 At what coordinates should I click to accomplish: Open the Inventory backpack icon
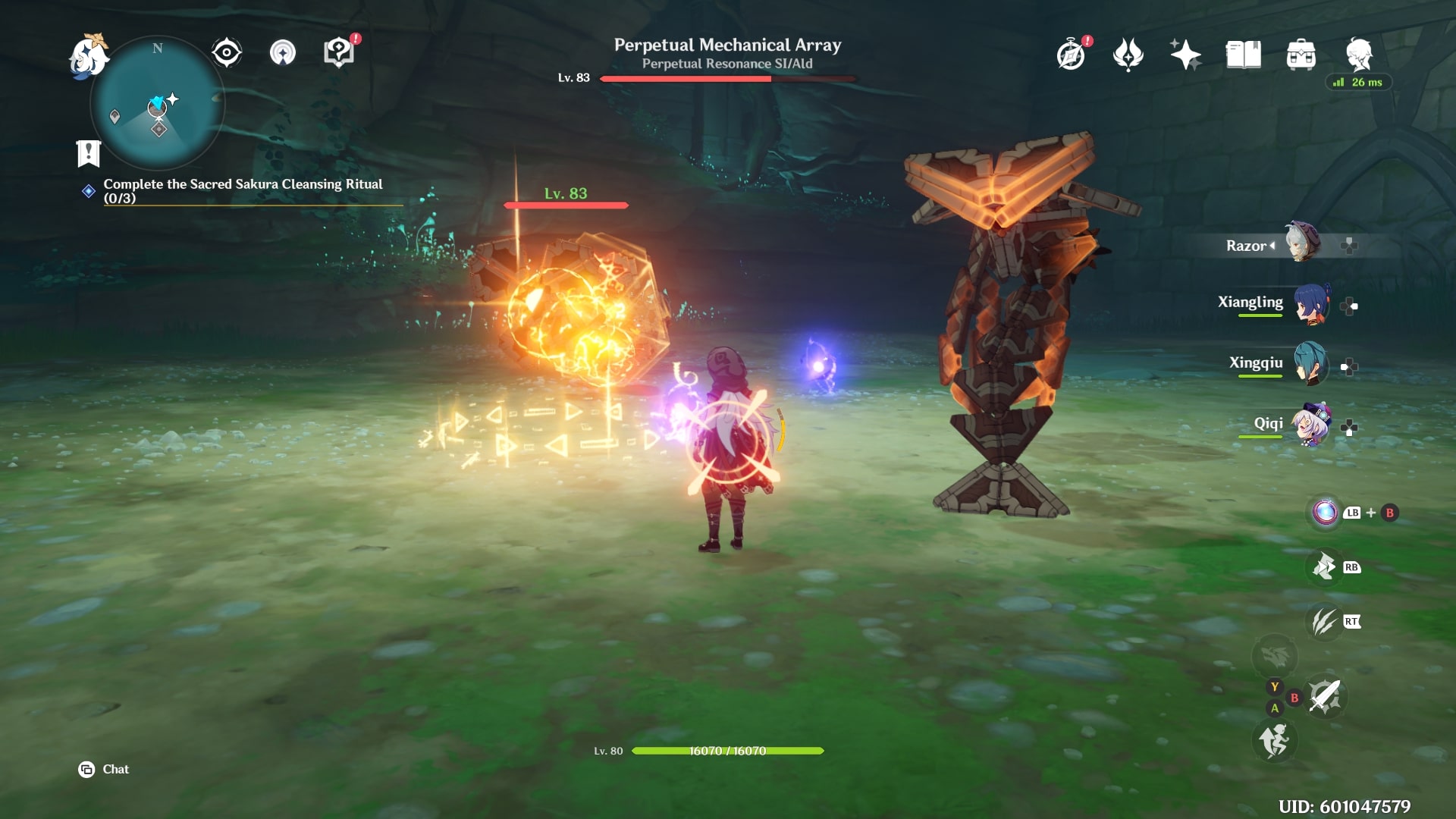click(1301, 54)
